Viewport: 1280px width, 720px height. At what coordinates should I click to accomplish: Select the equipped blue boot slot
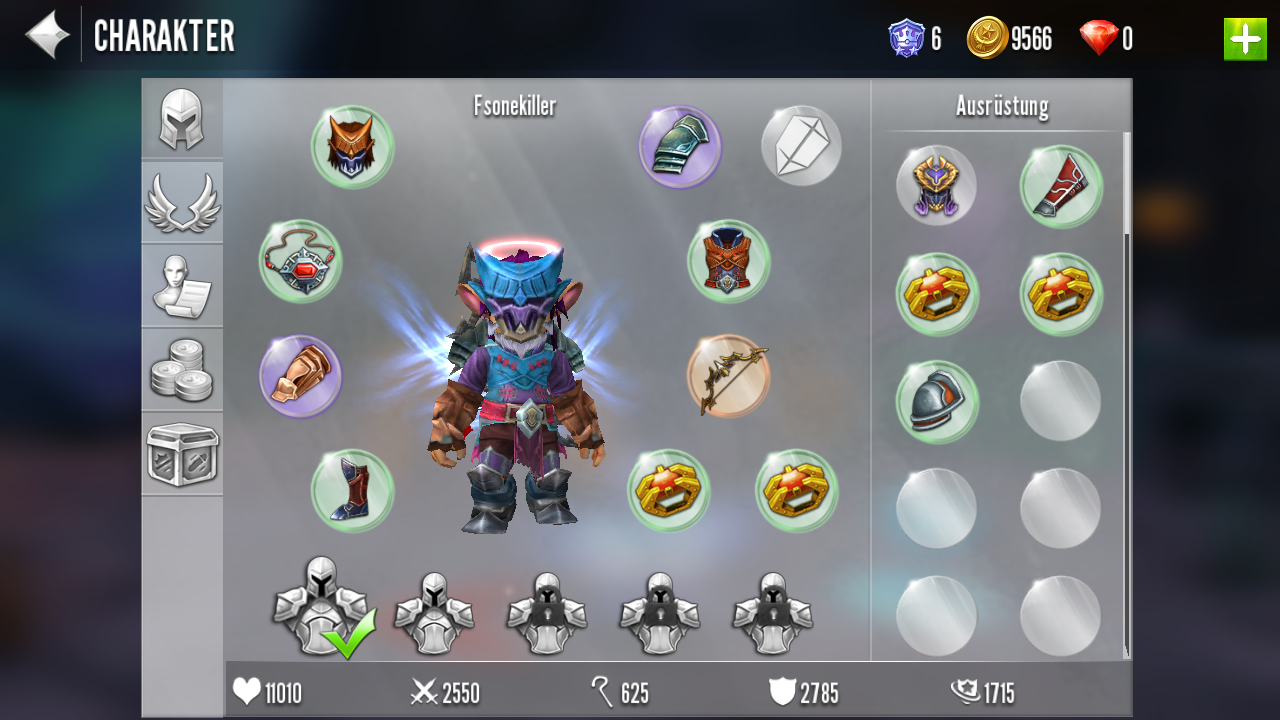[352, 490]
